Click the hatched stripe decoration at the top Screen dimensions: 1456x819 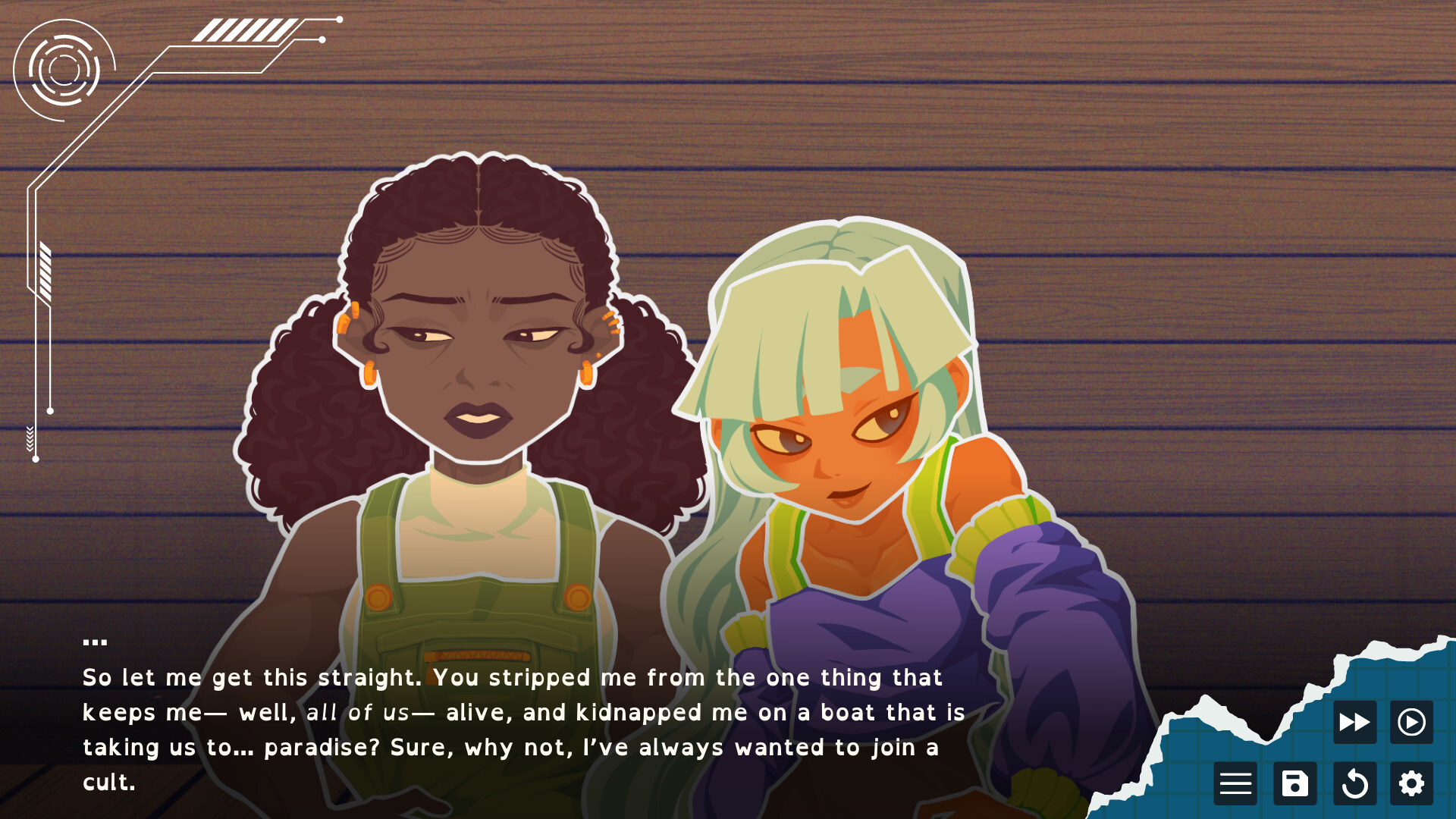pyautogui.click(x=244, y=32)
